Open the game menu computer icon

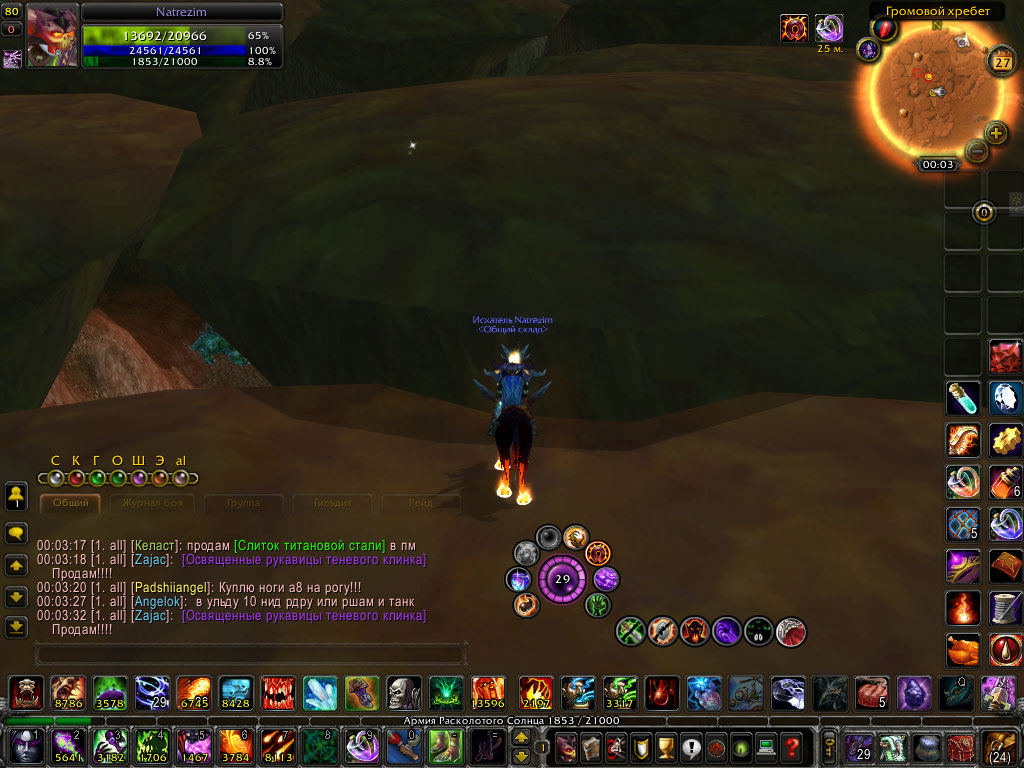[767, 746]
